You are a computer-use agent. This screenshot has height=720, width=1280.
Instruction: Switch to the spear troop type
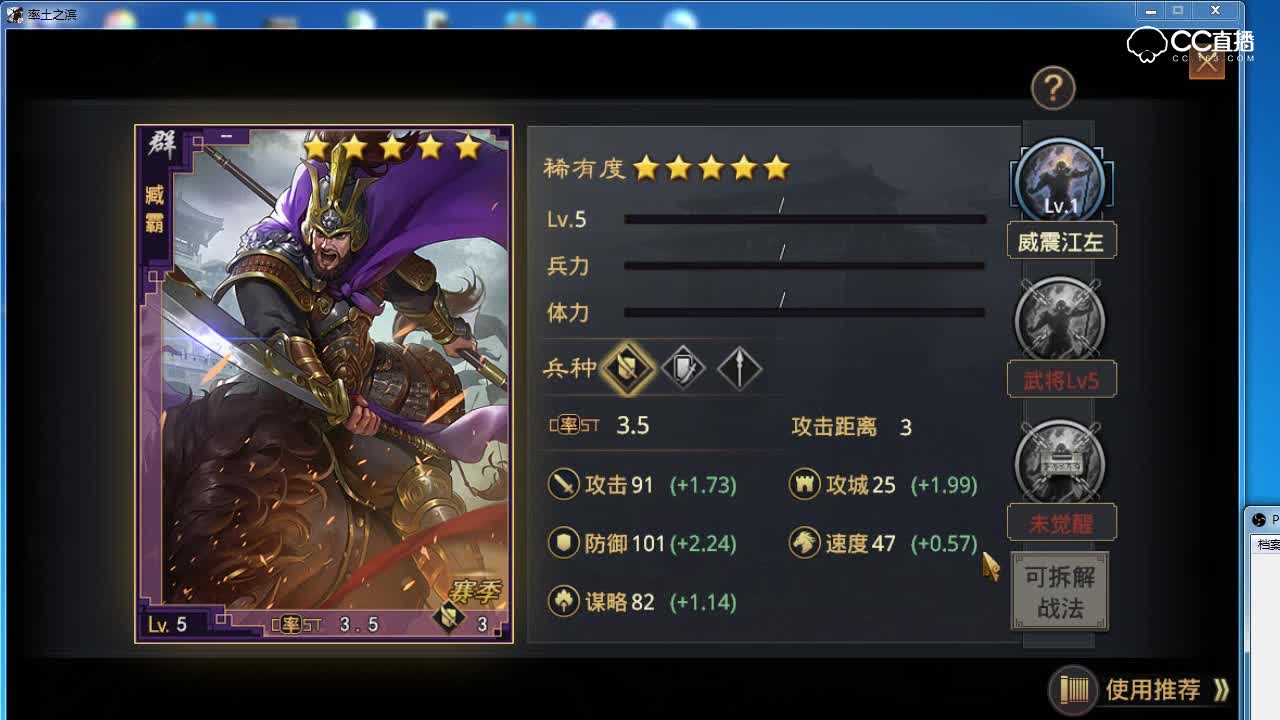coord(739,368)
